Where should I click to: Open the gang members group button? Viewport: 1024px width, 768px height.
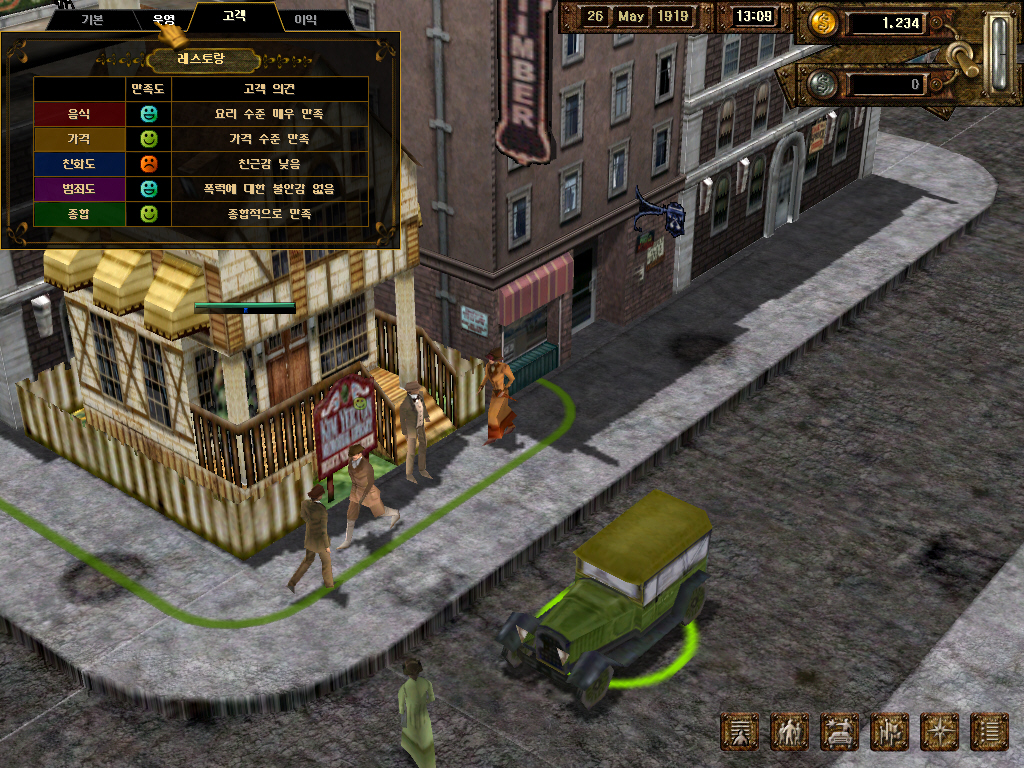coord(790,732)
